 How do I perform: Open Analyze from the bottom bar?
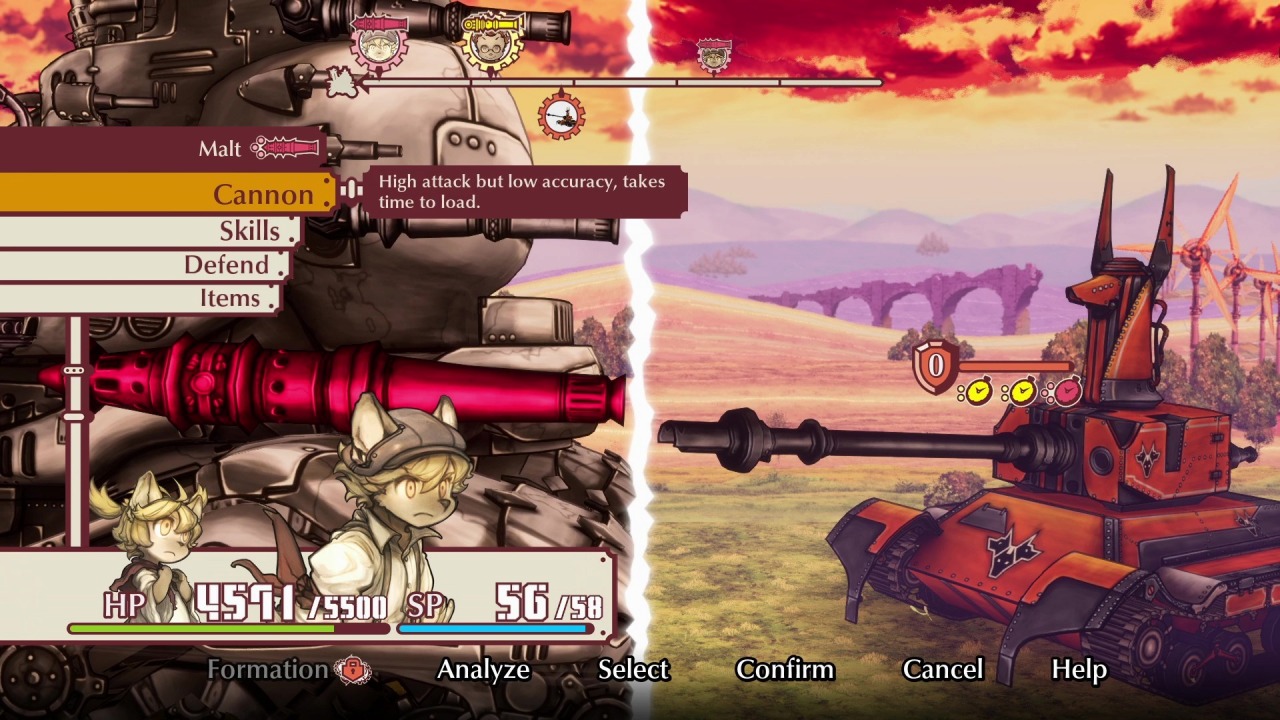pyautogui.click(x=486, y=670)
